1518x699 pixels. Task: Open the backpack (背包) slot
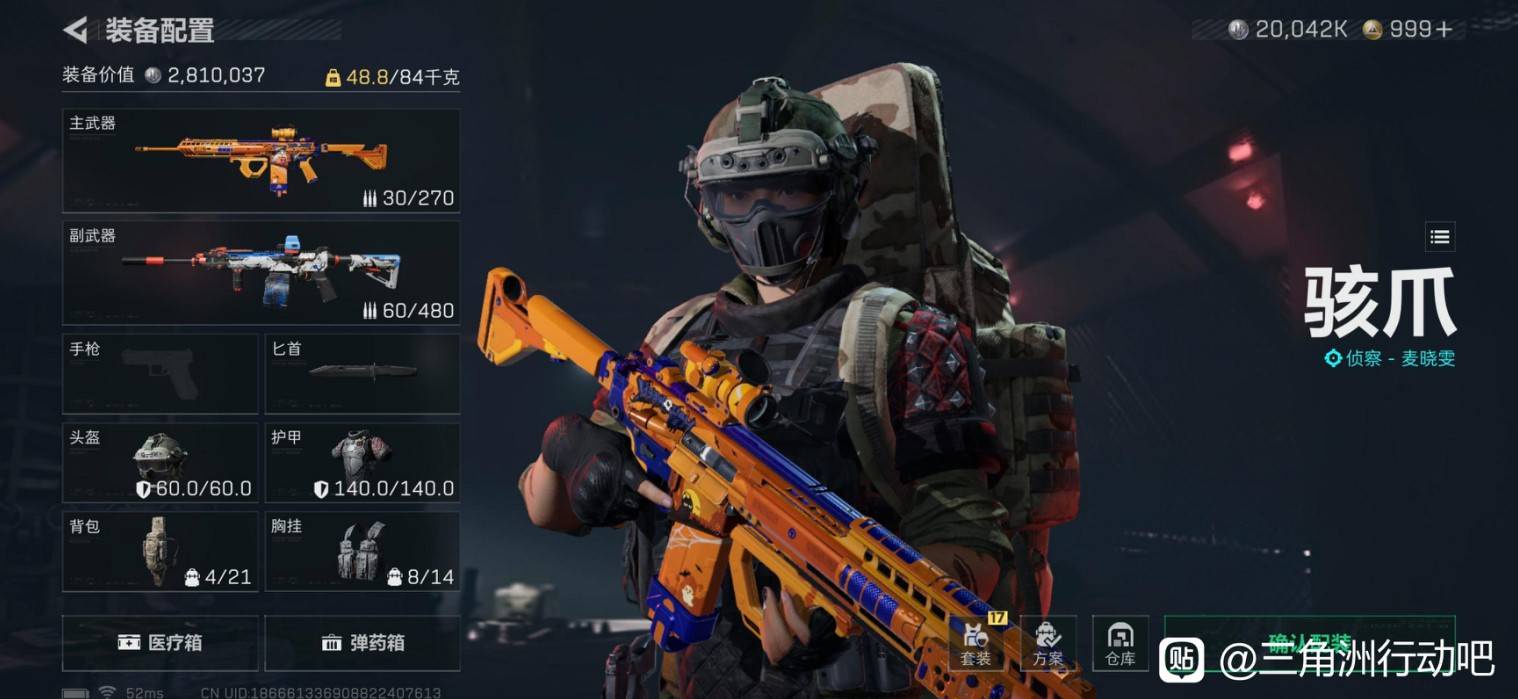(160, 551)
